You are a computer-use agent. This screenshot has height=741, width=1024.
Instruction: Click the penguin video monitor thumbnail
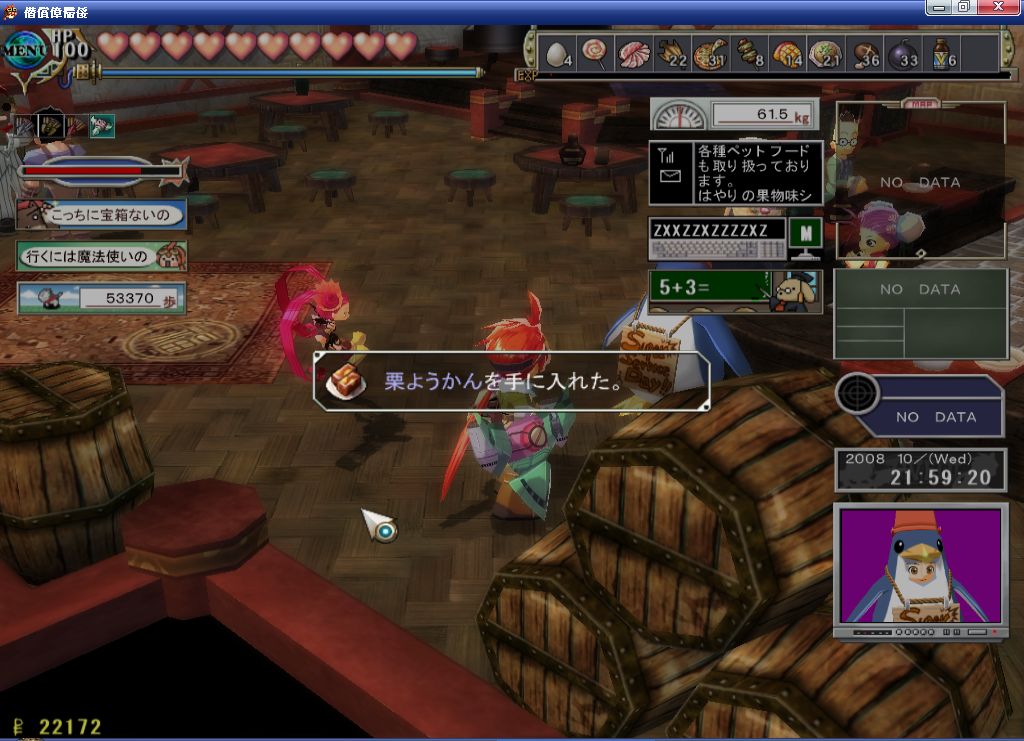(920, 568)
